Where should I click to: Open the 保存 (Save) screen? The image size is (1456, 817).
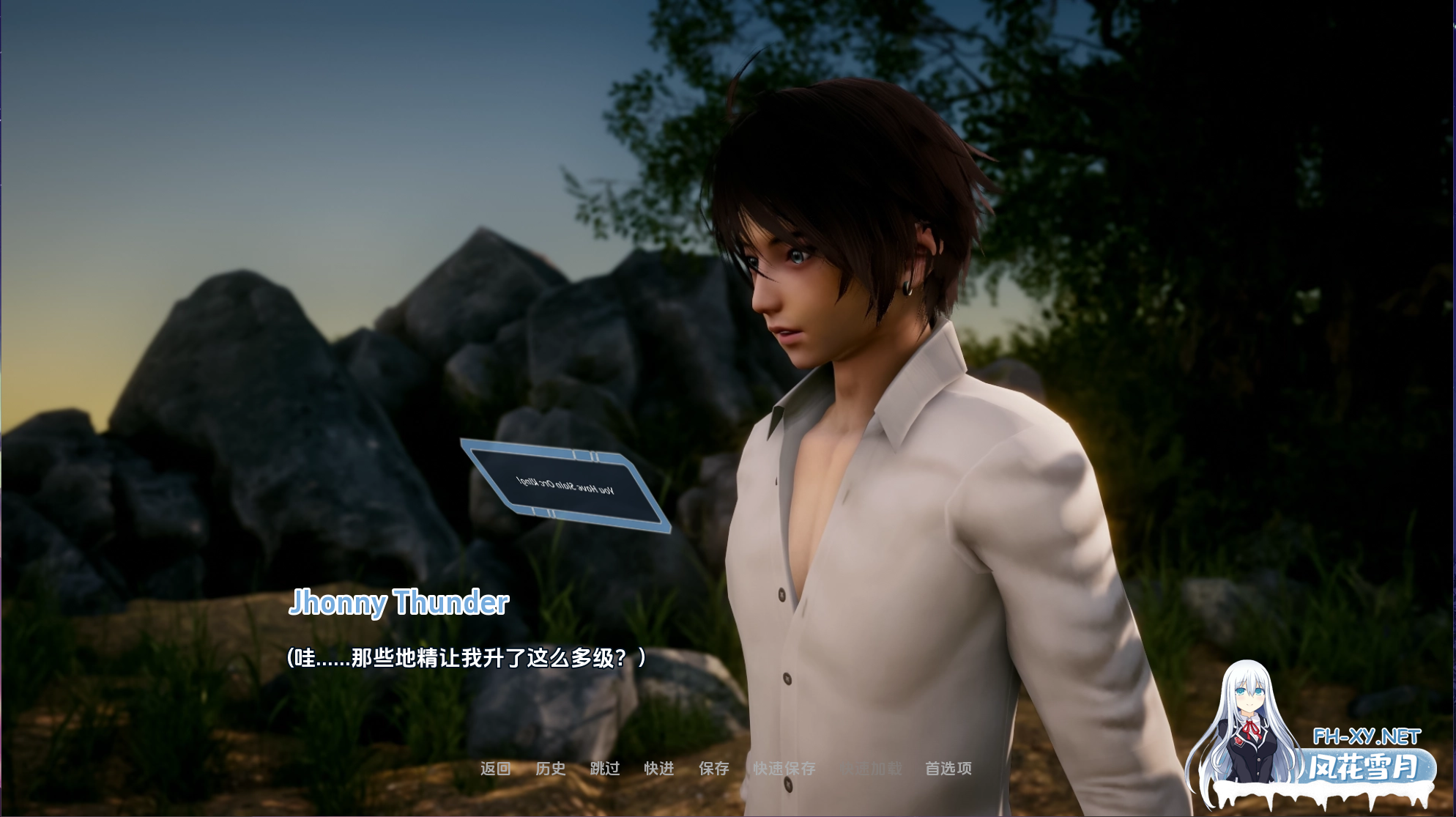(714, 768)
